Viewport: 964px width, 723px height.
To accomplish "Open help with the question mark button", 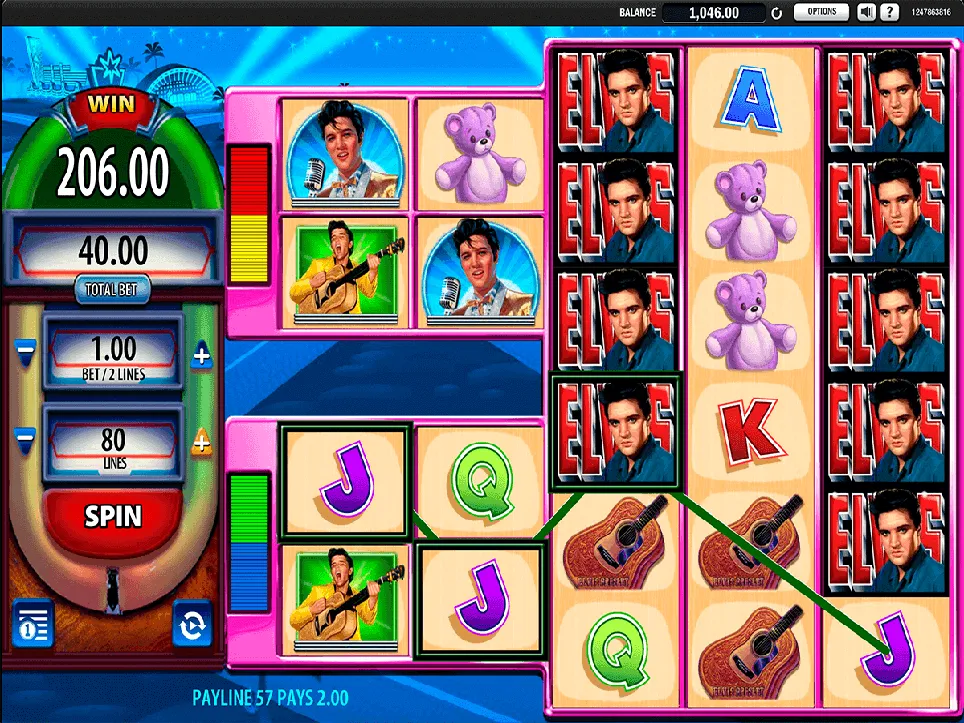I will 887,12.
